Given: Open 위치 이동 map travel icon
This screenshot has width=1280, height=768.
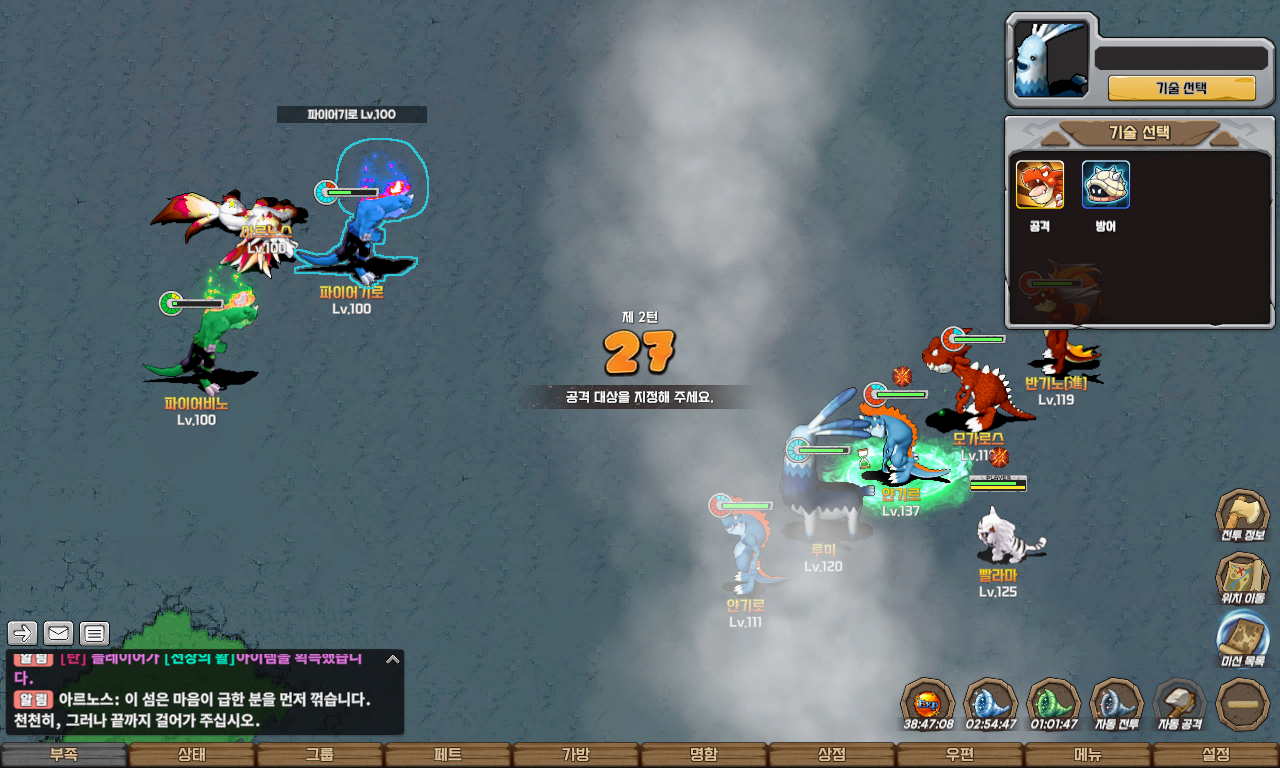Looking at the screenshot, I should (x=1242, y=577).
